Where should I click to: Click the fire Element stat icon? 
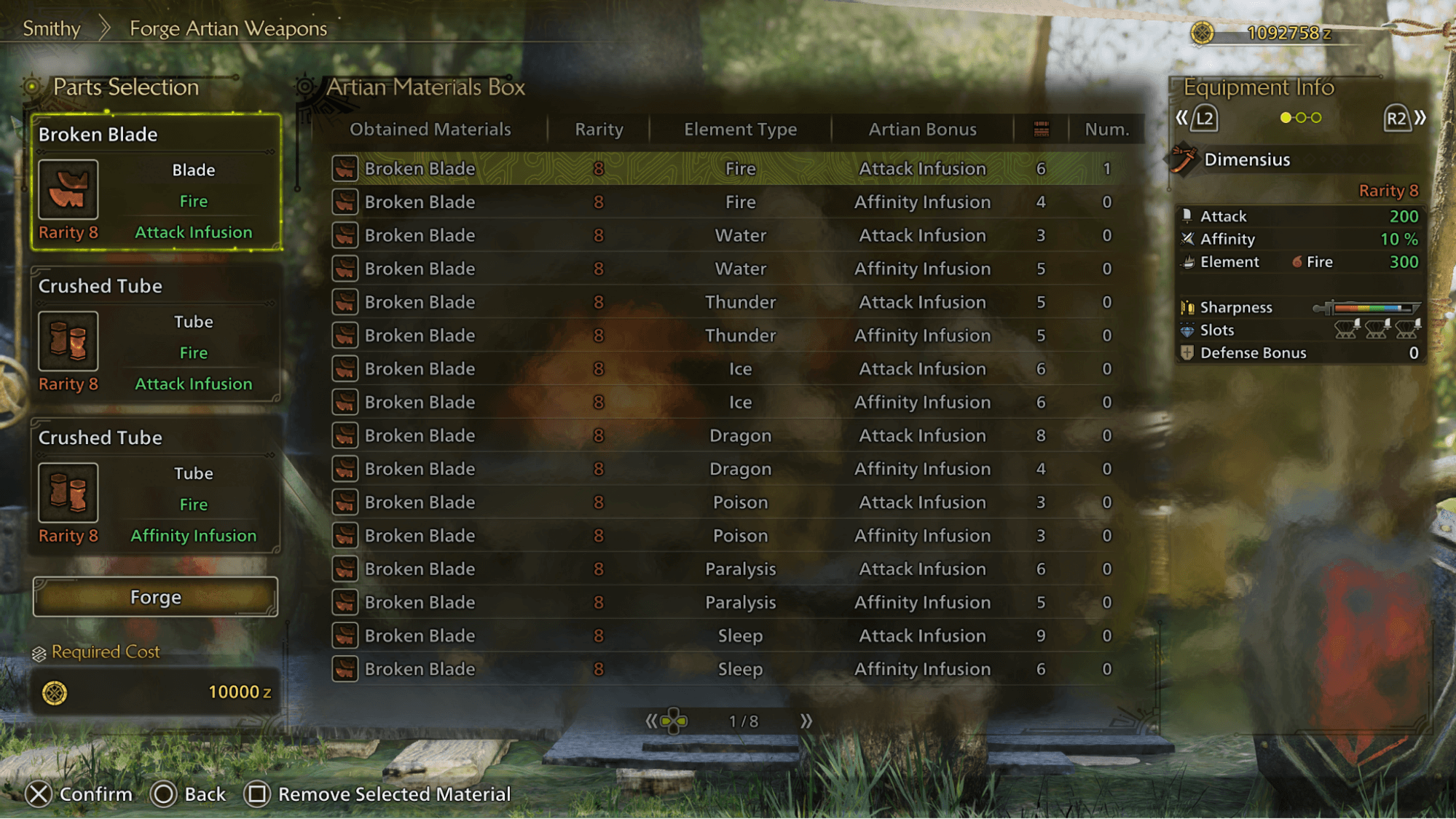coord(1189,262)
